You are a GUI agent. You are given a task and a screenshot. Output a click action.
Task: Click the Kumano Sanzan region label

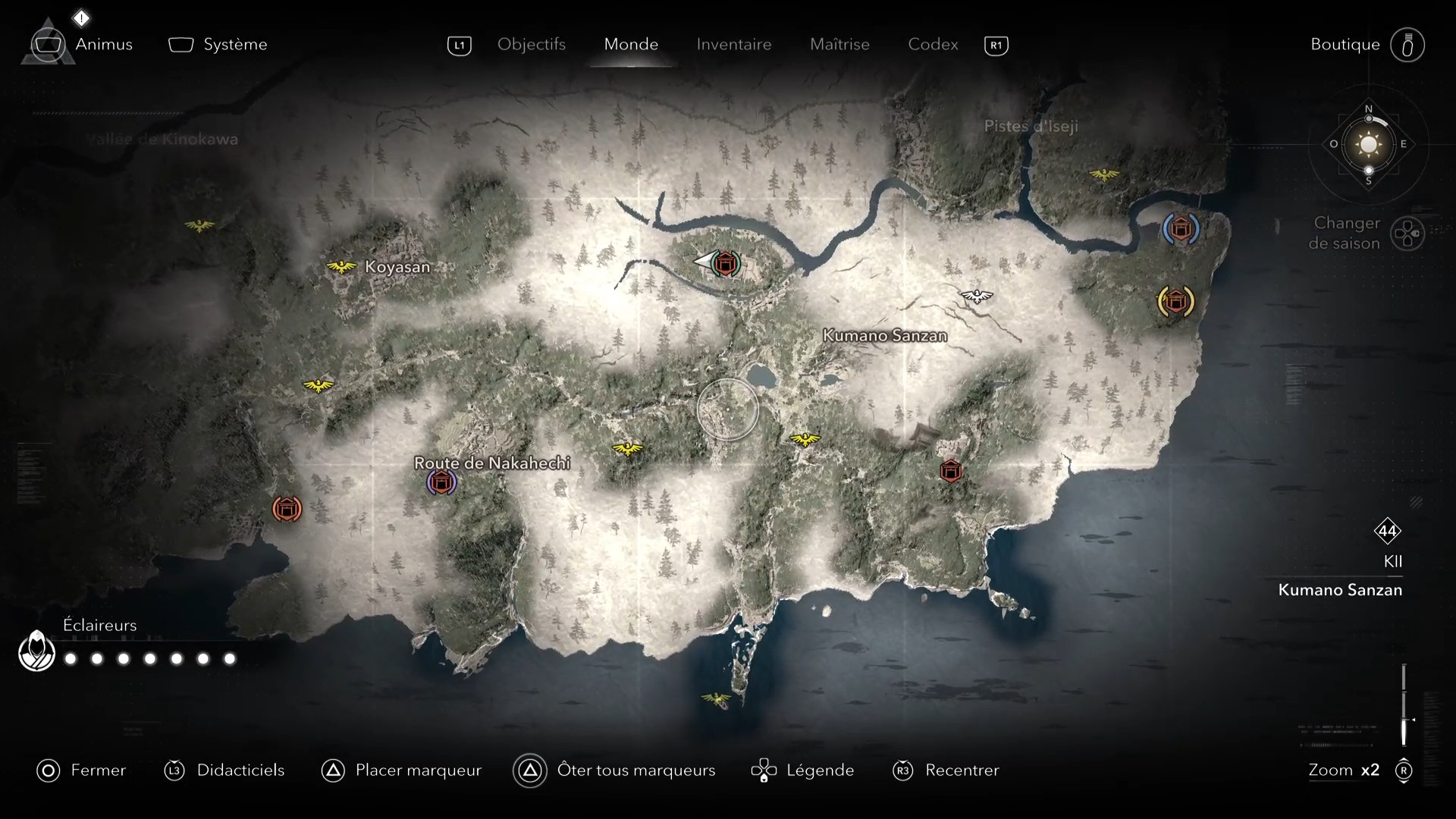(884, 334)
